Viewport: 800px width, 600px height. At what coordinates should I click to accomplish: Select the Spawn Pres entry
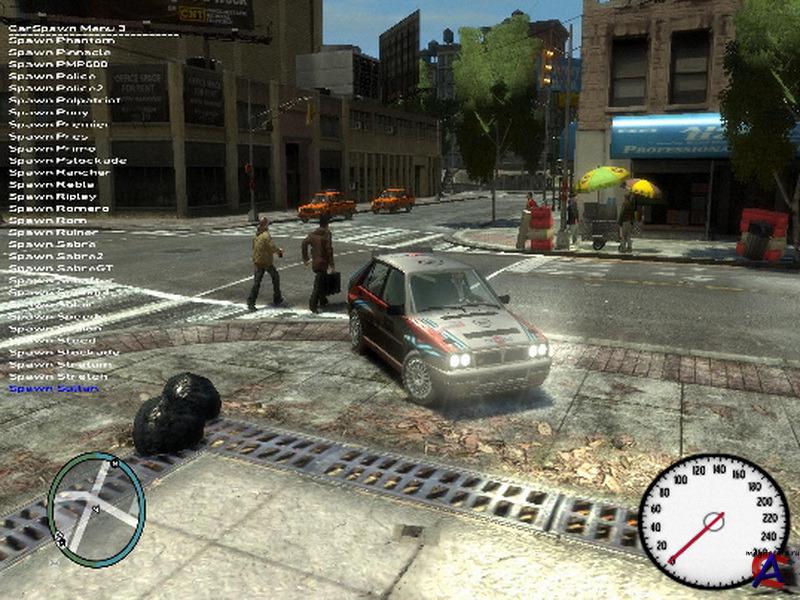[x=52, y=135]
